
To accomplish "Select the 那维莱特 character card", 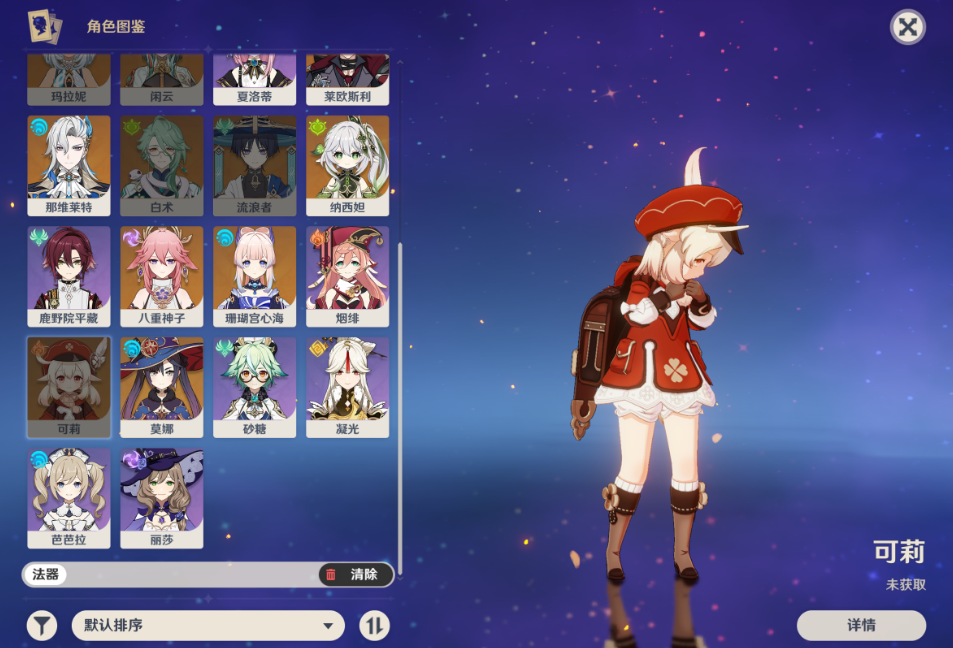I will [69, 165].
